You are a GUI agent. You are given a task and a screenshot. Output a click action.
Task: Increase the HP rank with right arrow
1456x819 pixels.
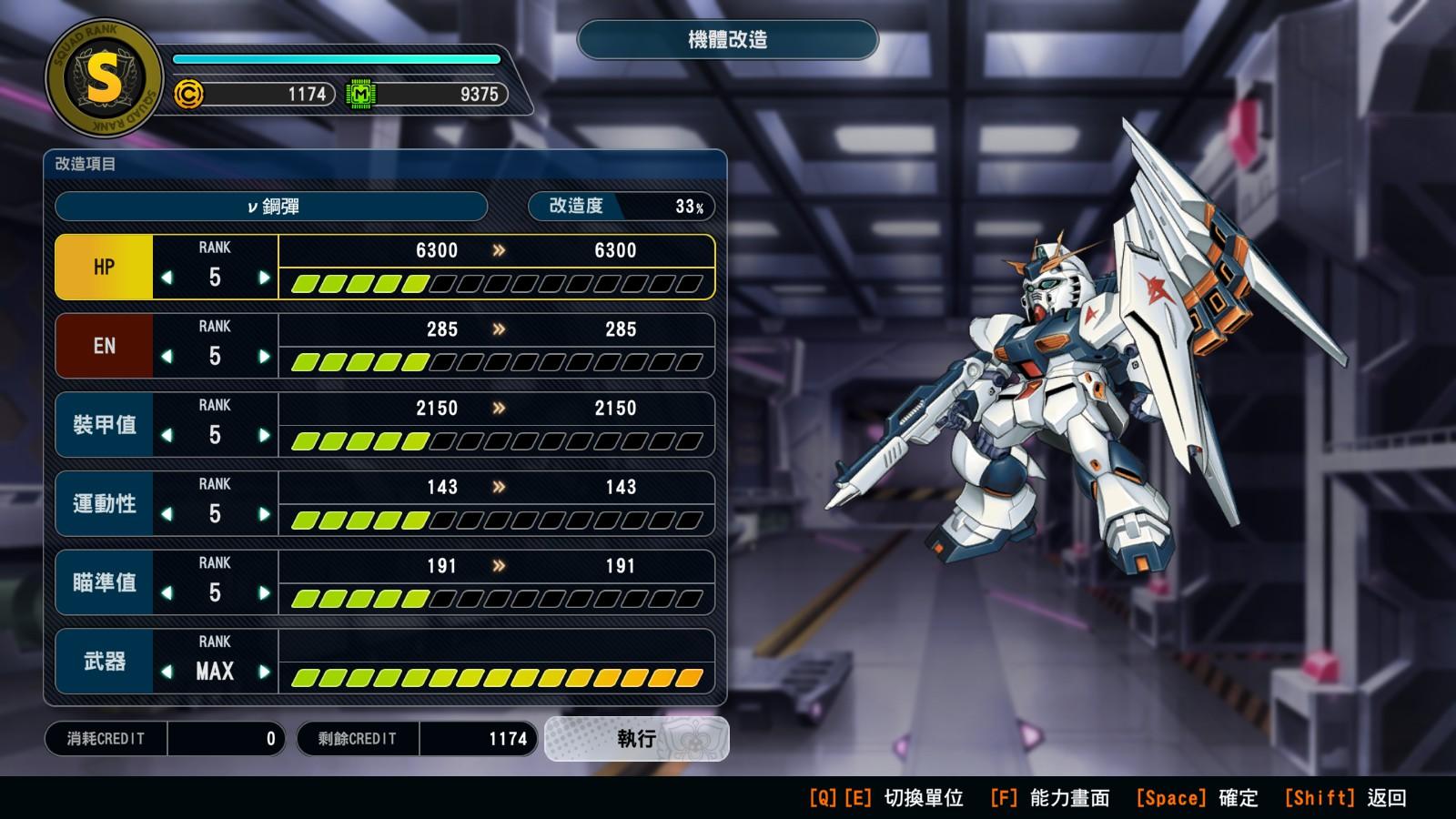[264, 278]
